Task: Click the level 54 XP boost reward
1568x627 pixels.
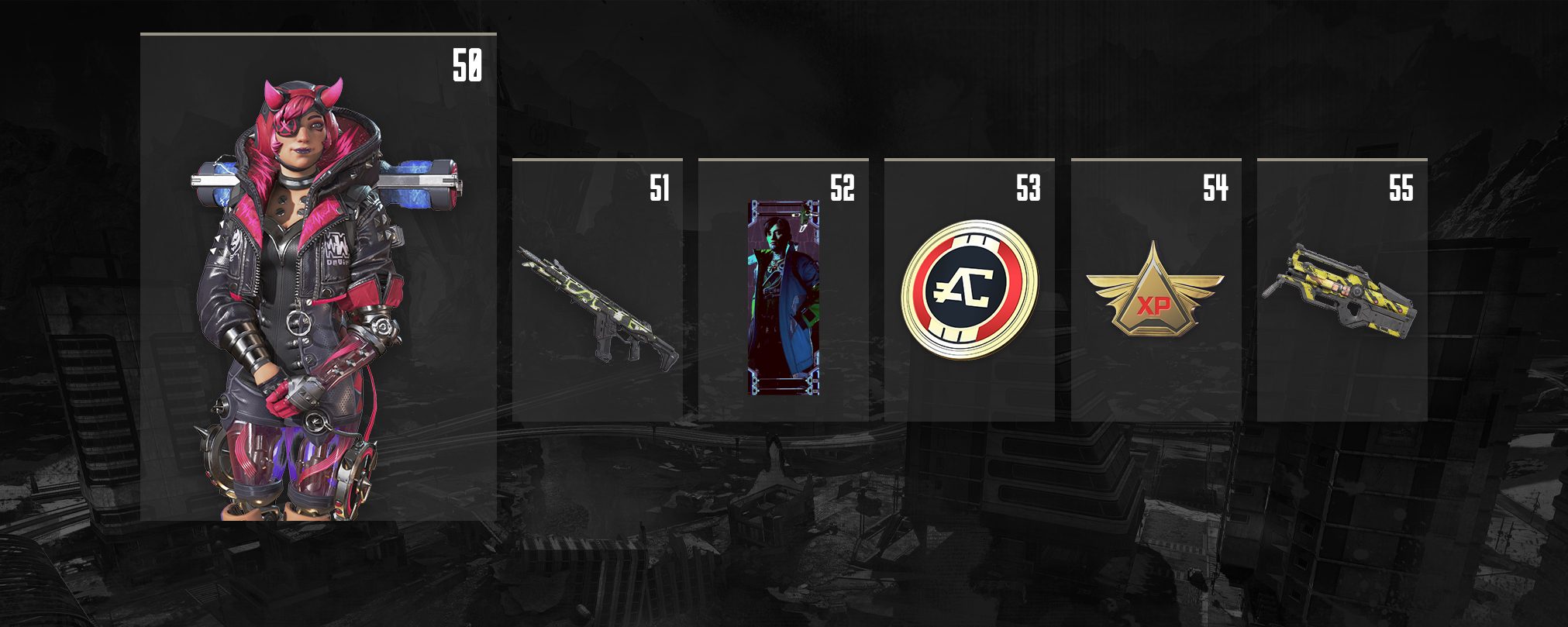Action: (1155, 291)
